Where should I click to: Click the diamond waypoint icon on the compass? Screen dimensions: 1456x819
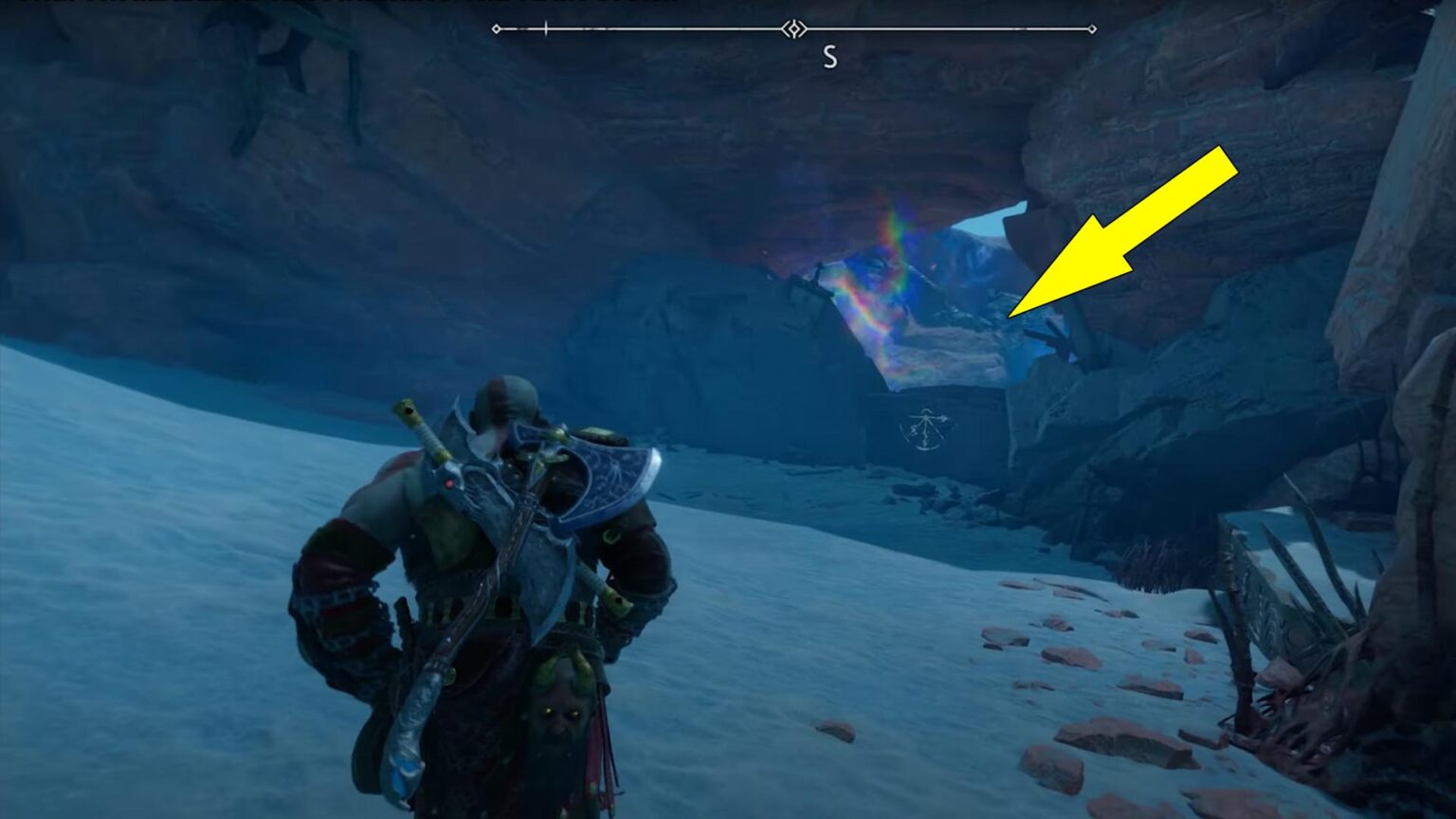pos(792,29)
